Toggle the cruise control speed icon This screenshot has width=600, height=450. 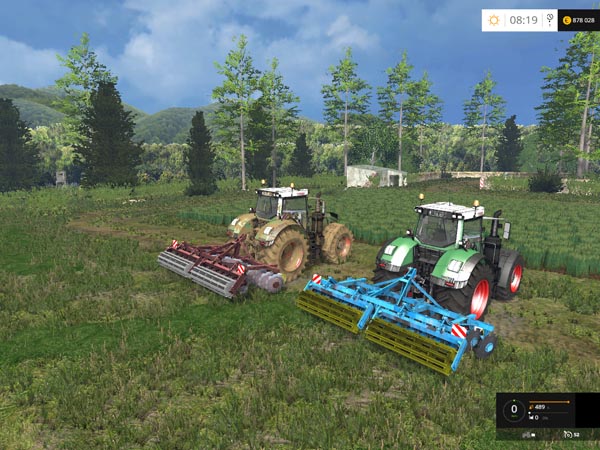(568, 434)
